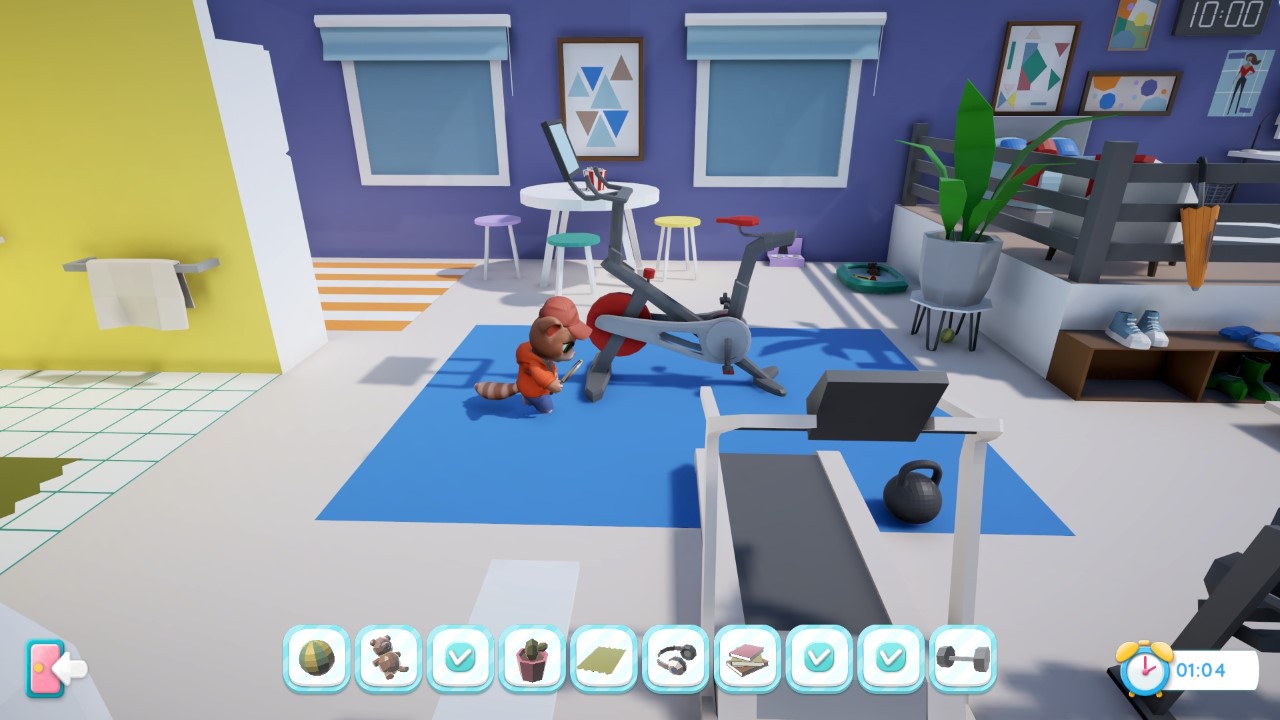
Task: Click the checkmark slot beside the teddy bear
Action: (x=460, y=657)
